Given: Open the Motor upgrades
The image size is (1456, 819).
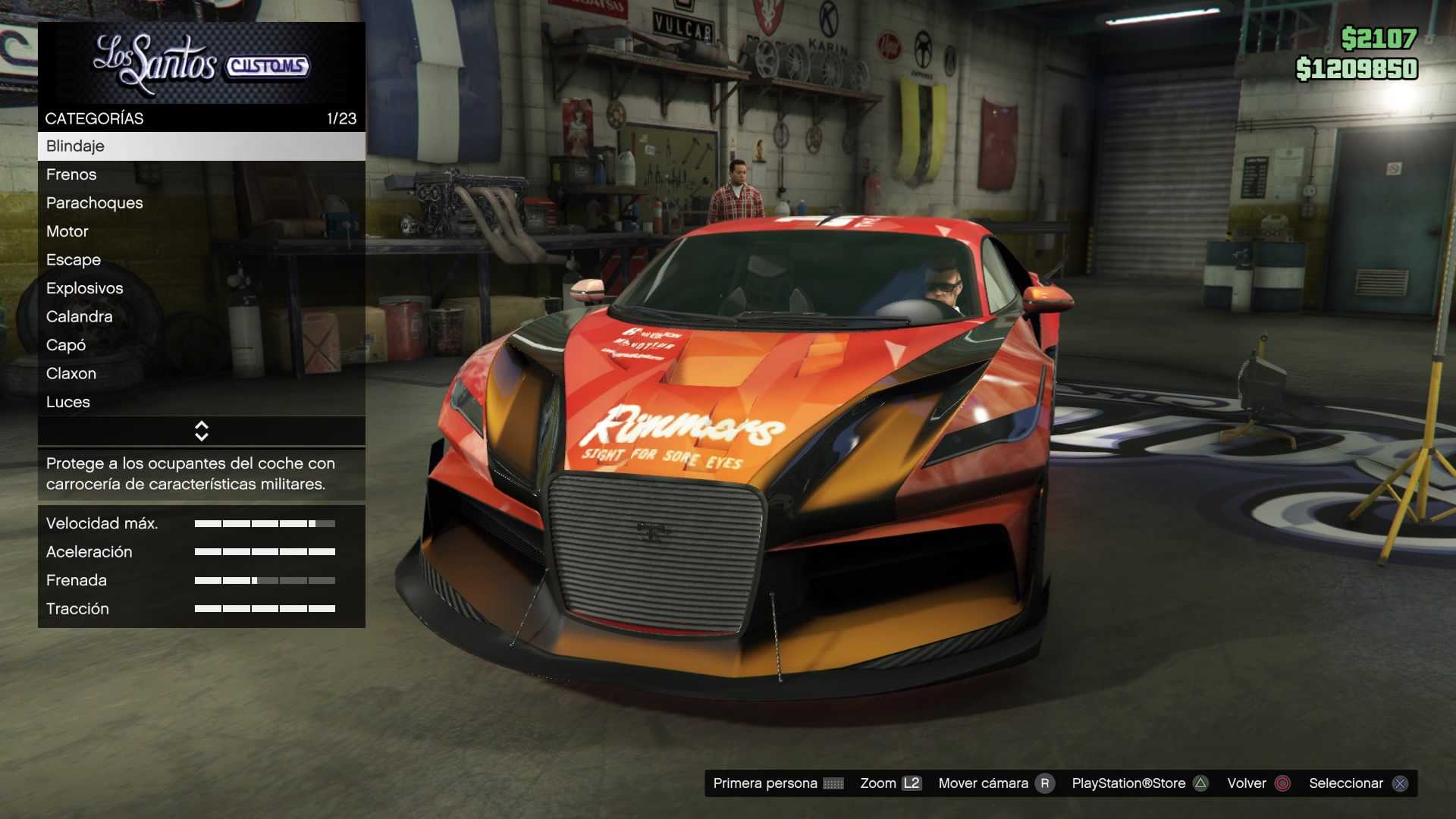Looking at the screenshot, I should 201,231.
